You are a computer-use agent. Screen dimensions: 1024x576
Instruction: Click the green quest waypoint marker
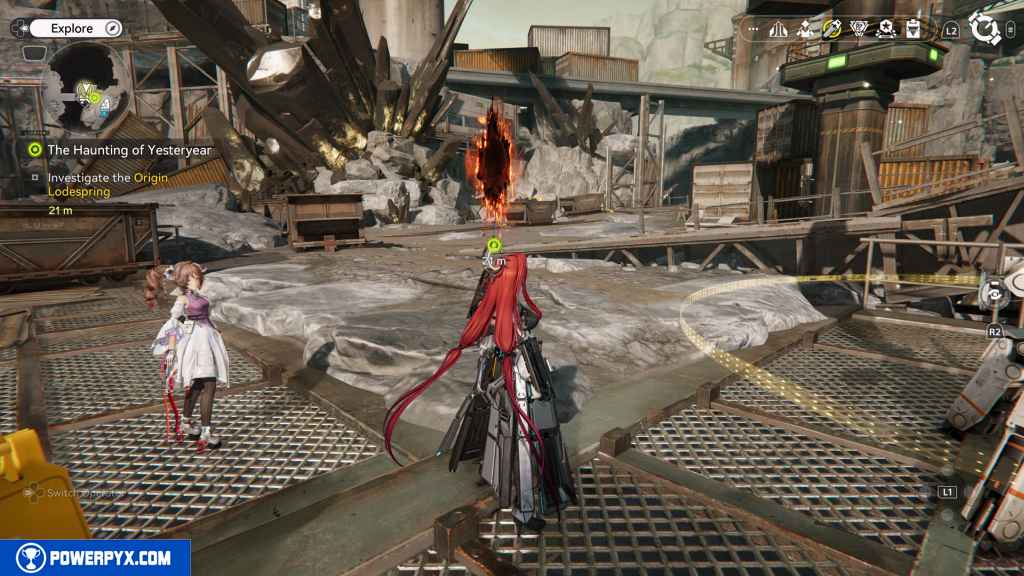pyautogui.click(x=493, y=244)
